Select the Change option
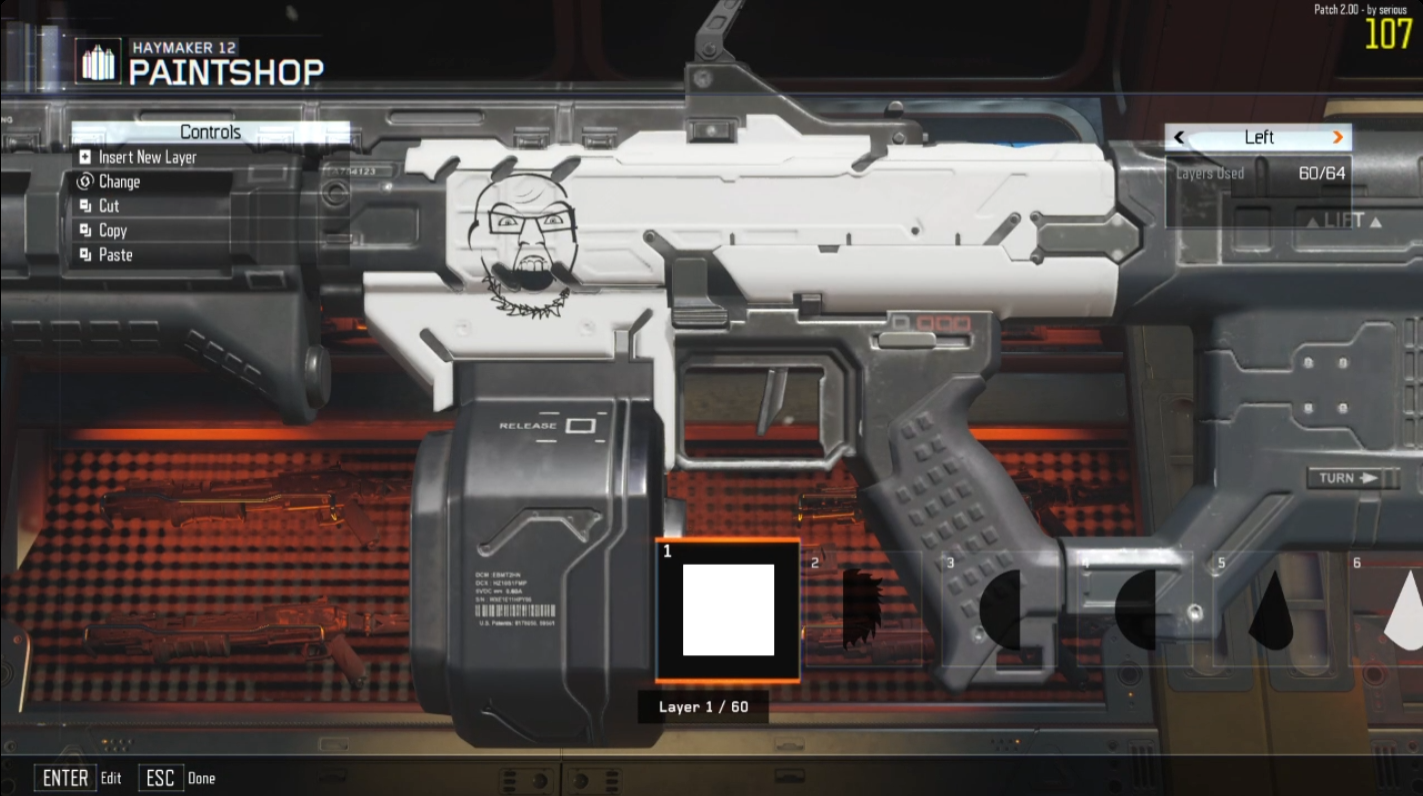Image resolution: width=1423 pixels, height=796 pixels. [119, 182]
